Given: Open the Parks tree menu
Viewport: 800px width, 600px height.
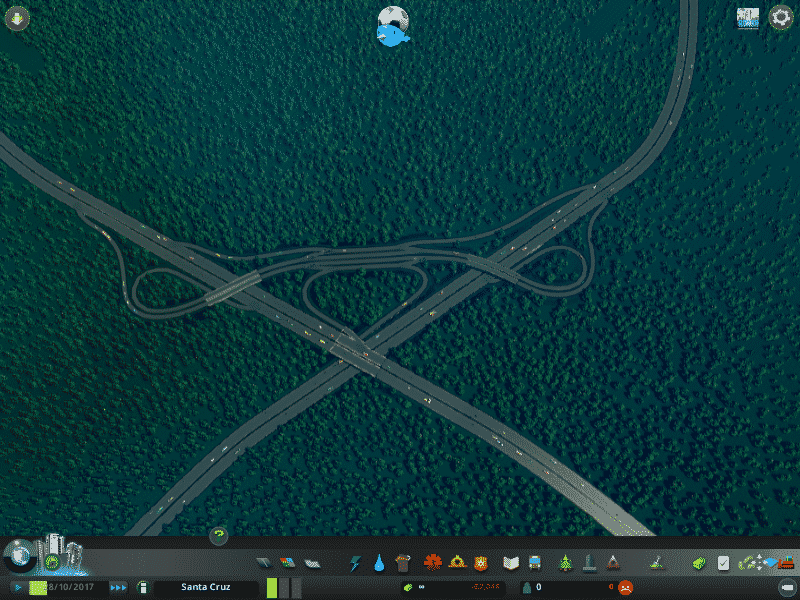Looking at the screenshot, I should (566, 563).
